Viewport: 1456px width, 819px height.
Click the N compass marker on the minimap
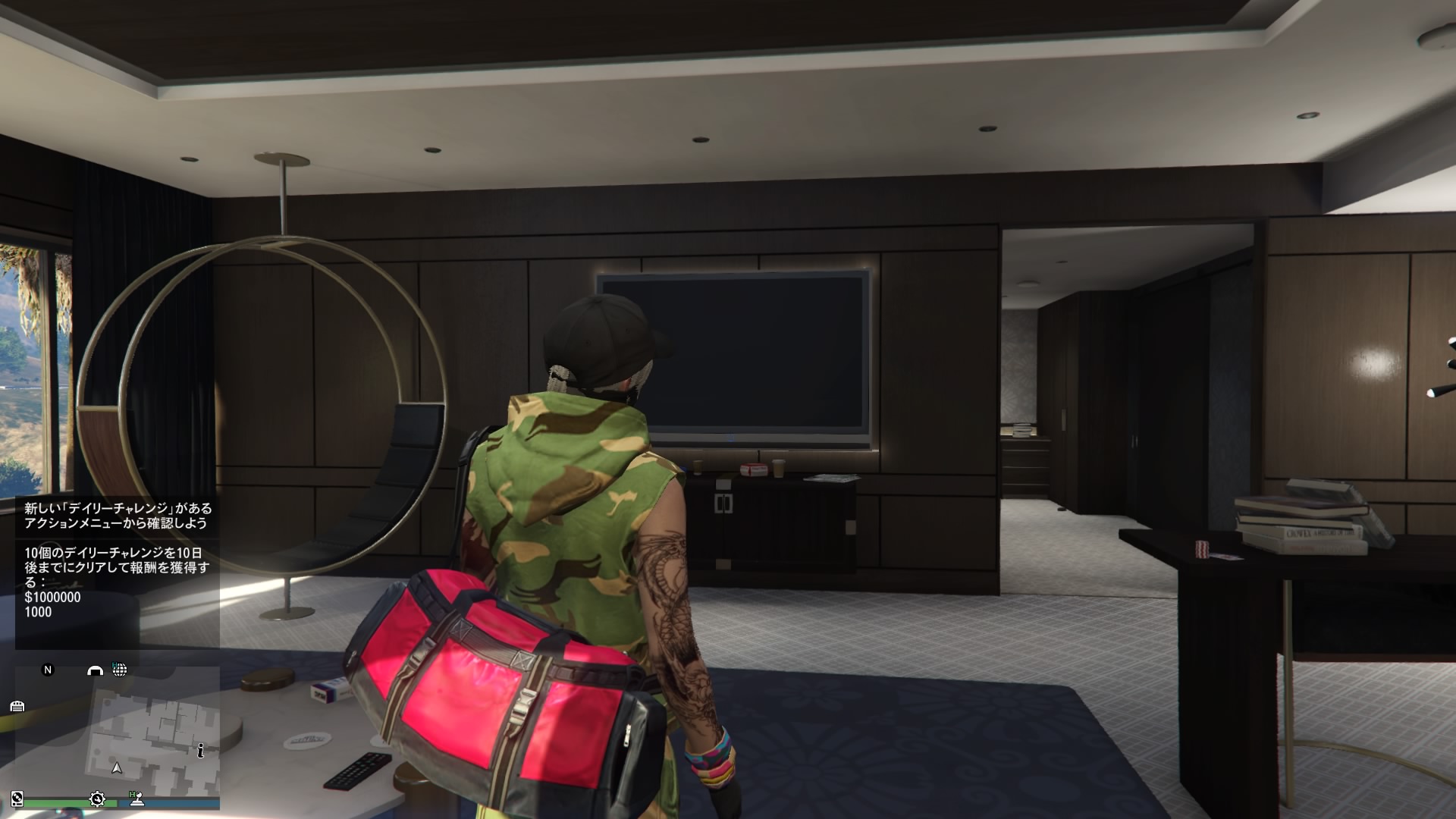(48, 670)
